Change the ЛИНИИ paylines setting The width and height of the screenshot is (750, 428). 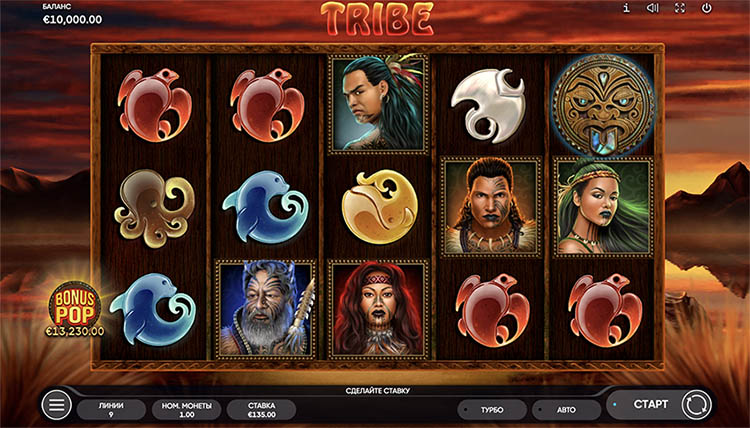click(x=112, y=409)
